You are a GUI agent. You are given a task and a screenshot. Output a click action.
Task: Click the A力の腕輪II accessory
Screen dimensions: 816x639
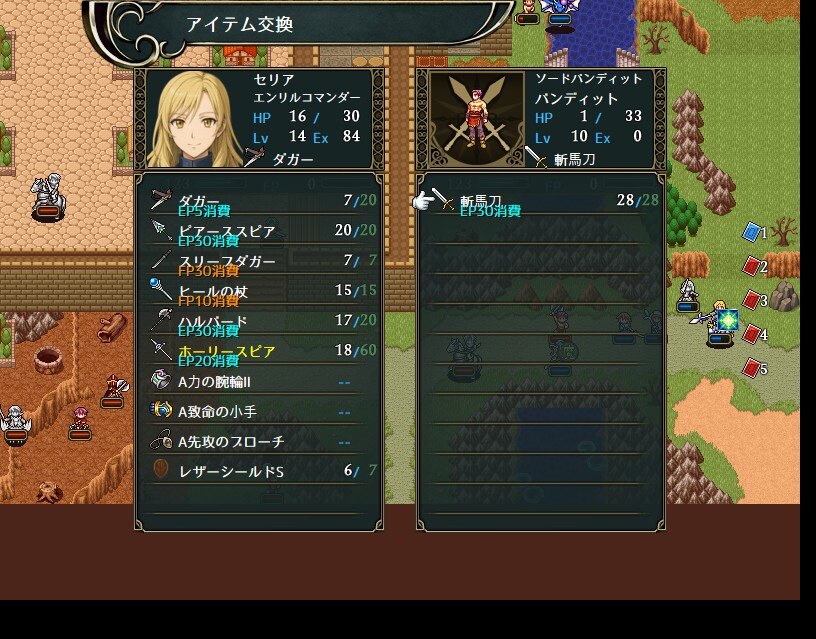[258, 381]
